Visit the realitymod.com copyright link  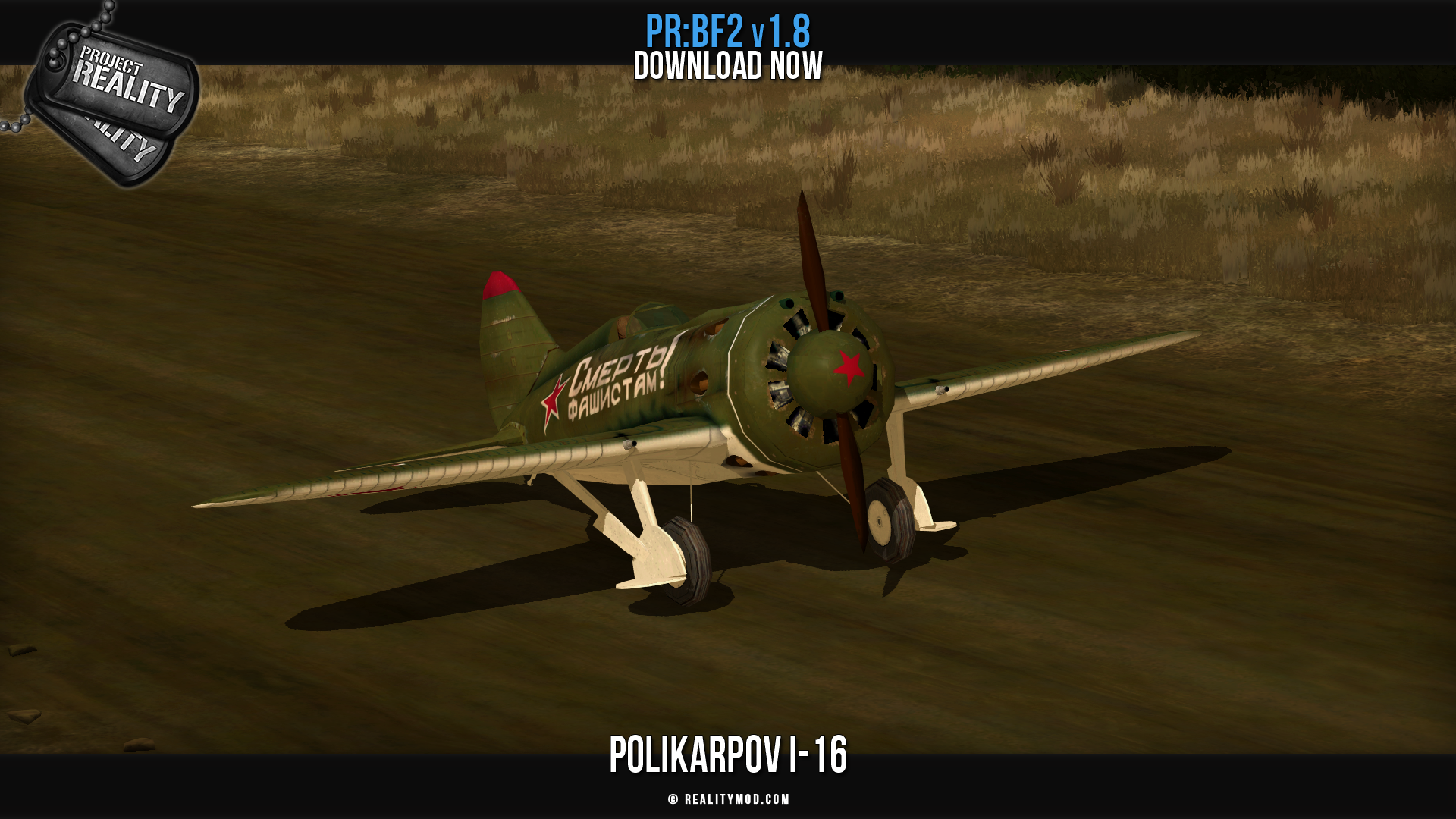[729, 799]
